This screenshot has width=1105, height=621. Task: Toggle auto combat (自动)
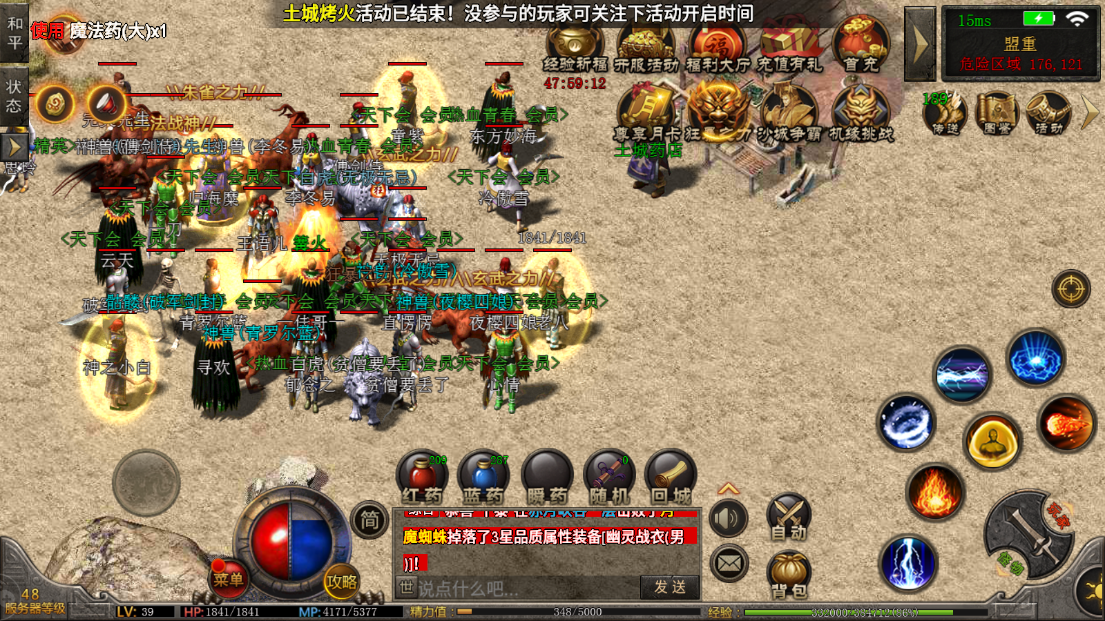coord(789,516)
